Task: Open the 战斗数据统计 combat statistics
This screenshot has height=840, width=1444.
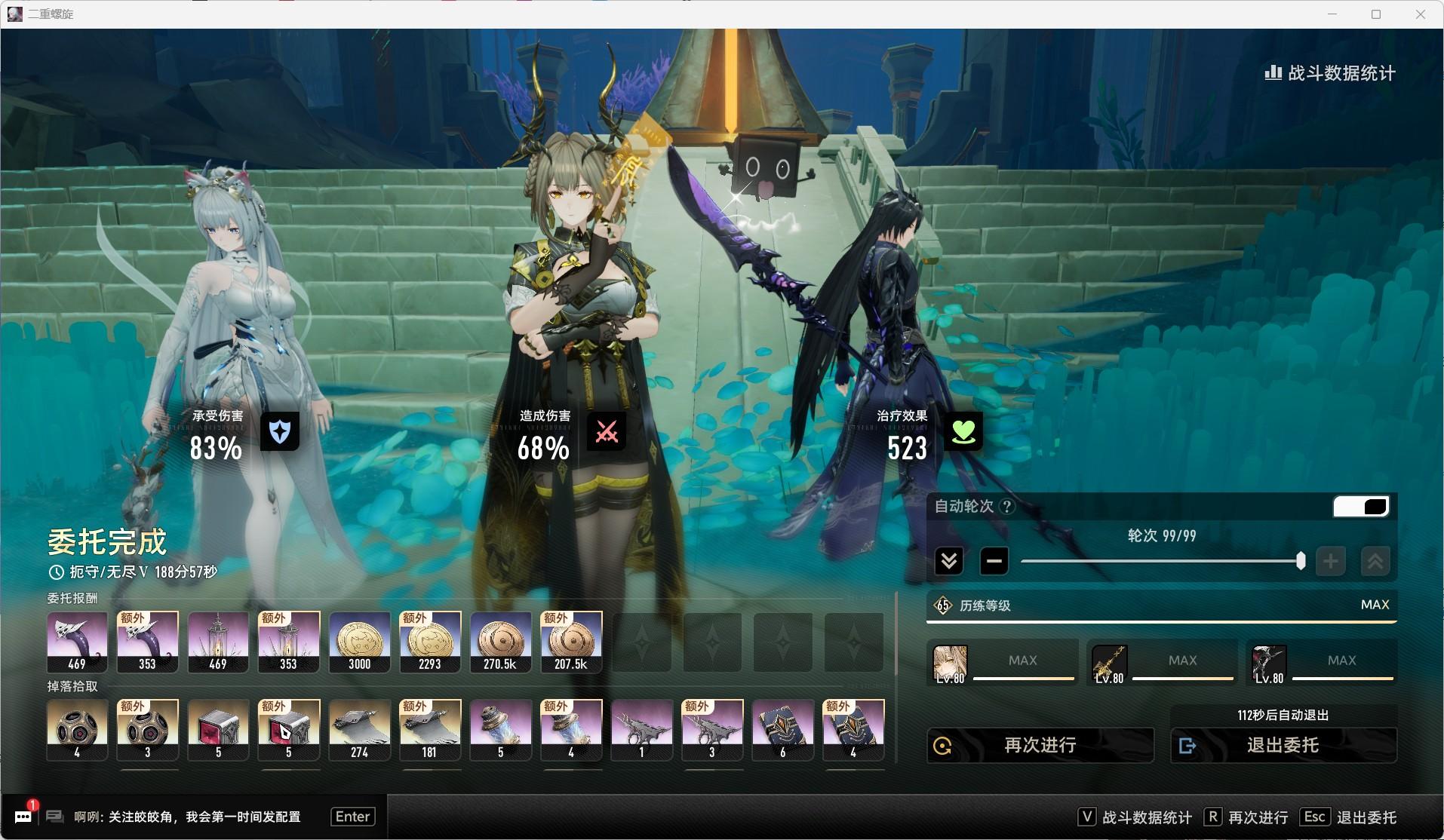Action: pos(1330,73)
